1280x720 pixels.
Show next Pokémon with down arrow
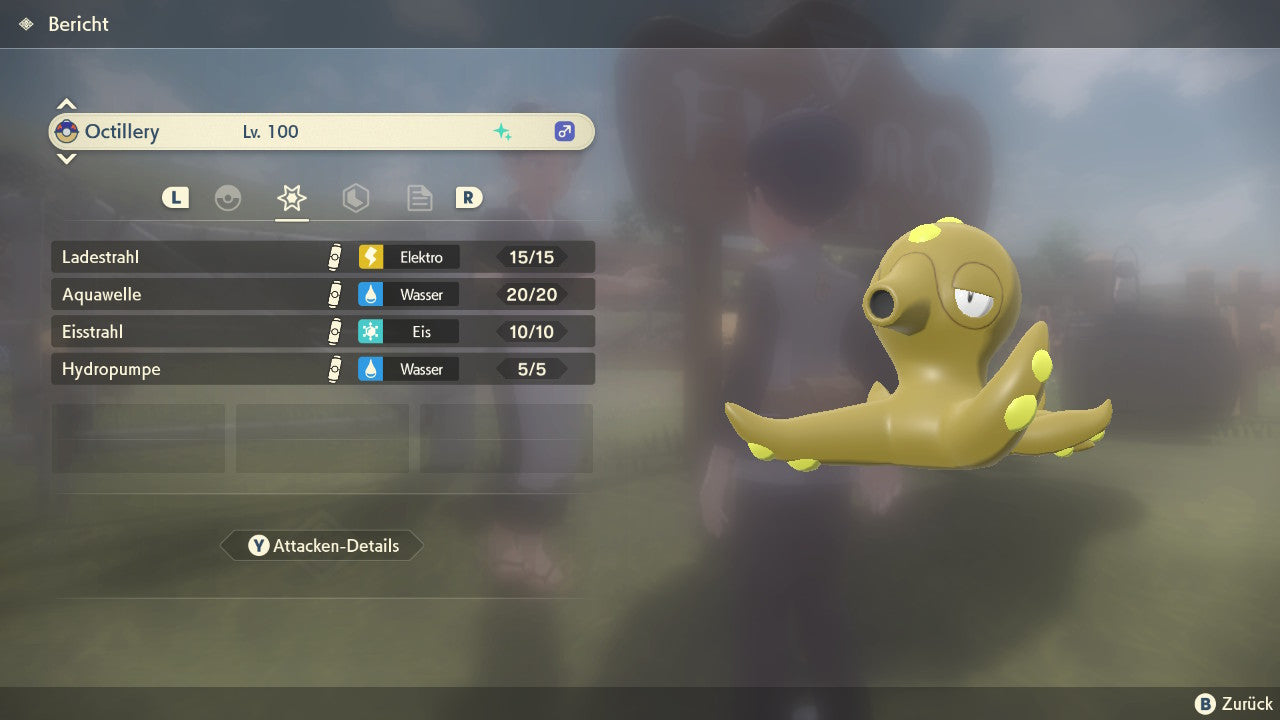pos(66,158)
